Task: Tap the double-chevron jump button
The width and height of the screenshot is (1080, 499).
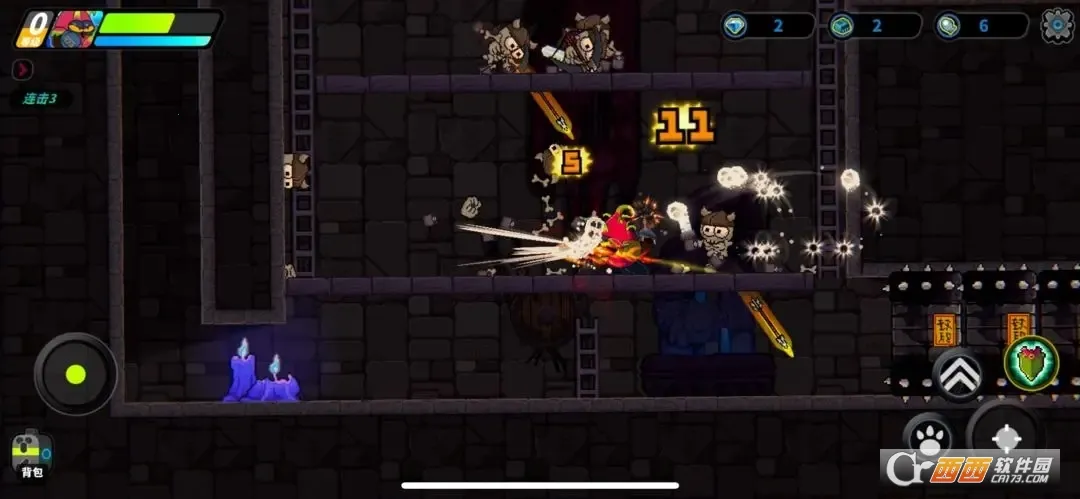Action: (x=958, y=375)
